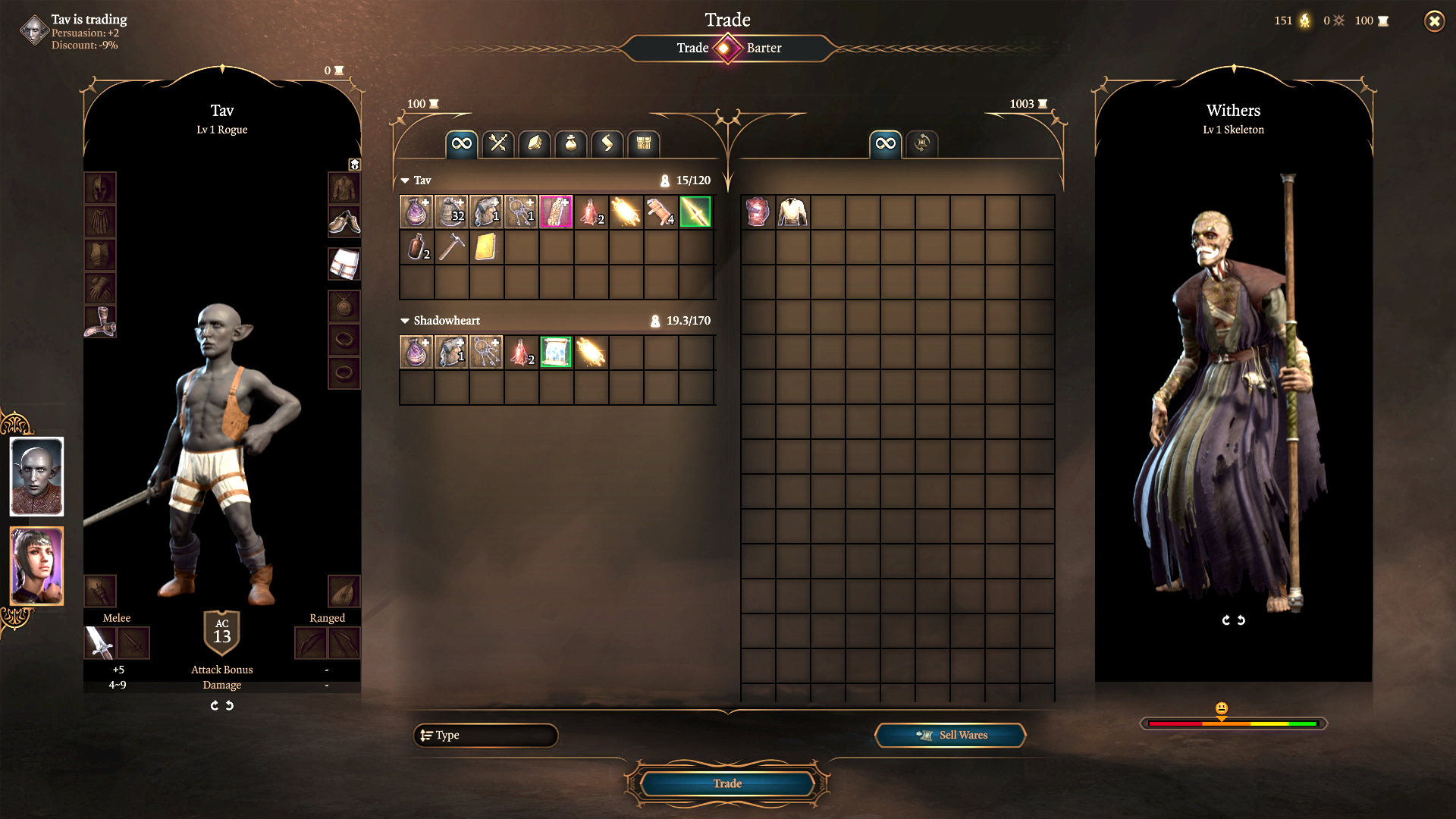Switch to Barter mode
This screenshot has height=819, width=1456.
click(764, 48)
